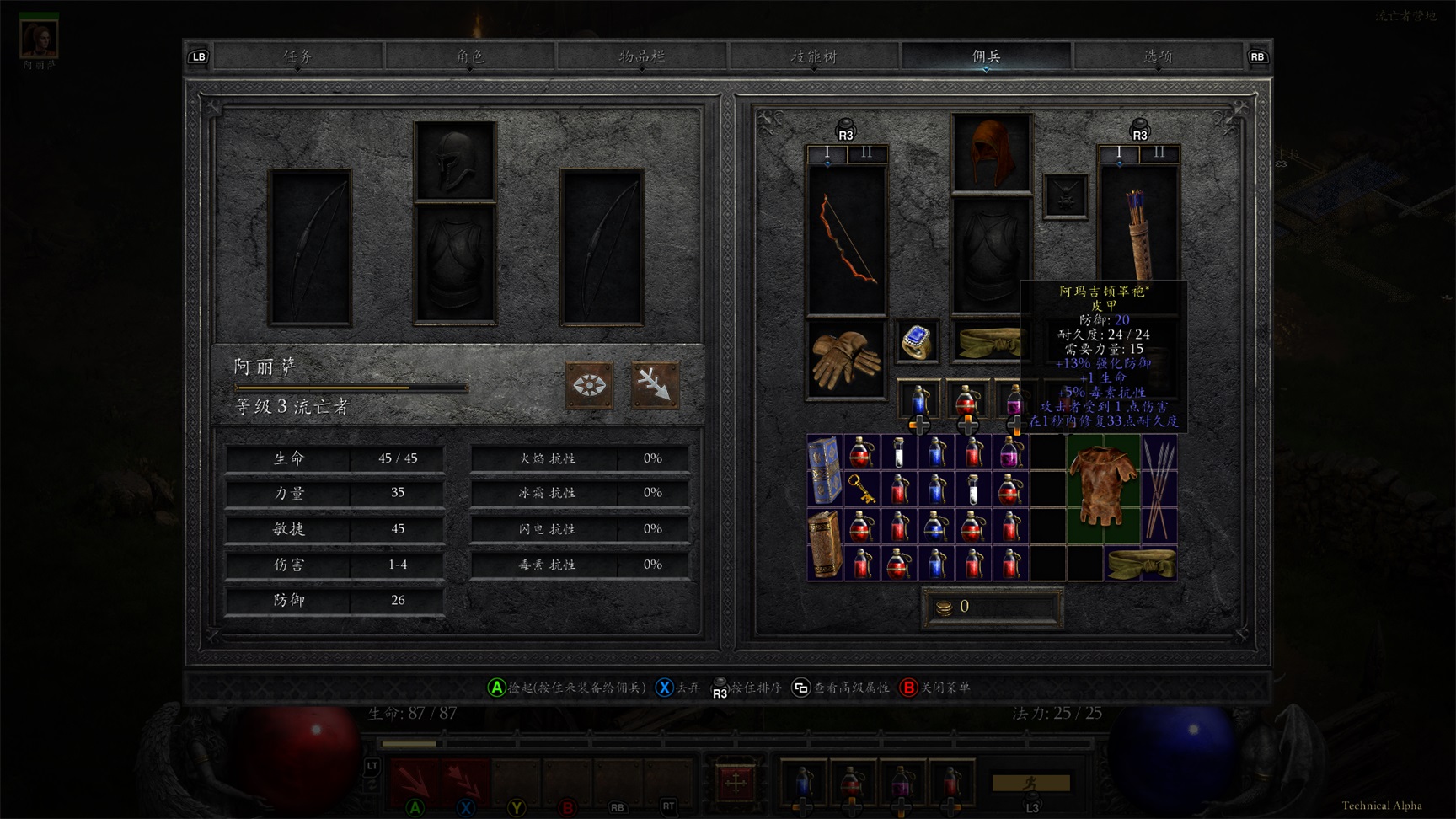1456x819 pixels.
Task: Click the gold coin amount button
Action: click(x=992, y=607)
